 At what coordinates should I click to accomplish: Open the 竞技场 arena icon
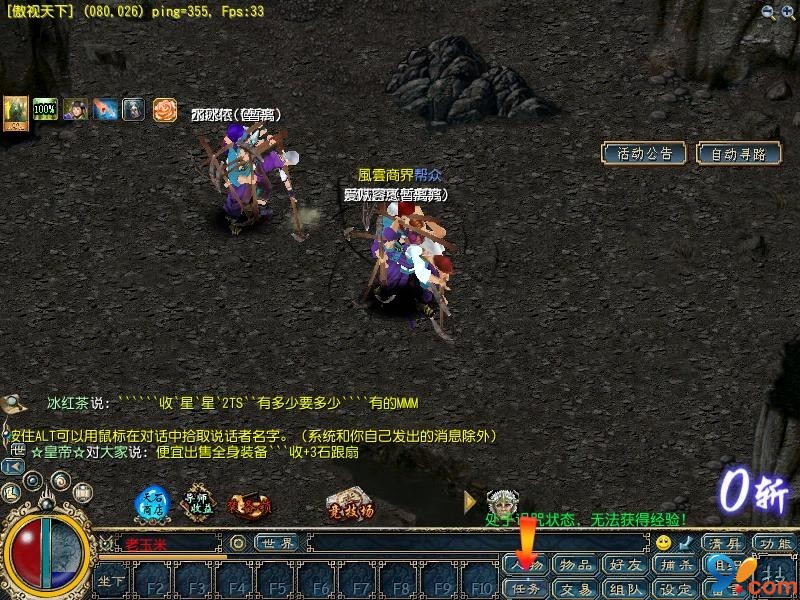pyautogui.click(x=349, y=506)
